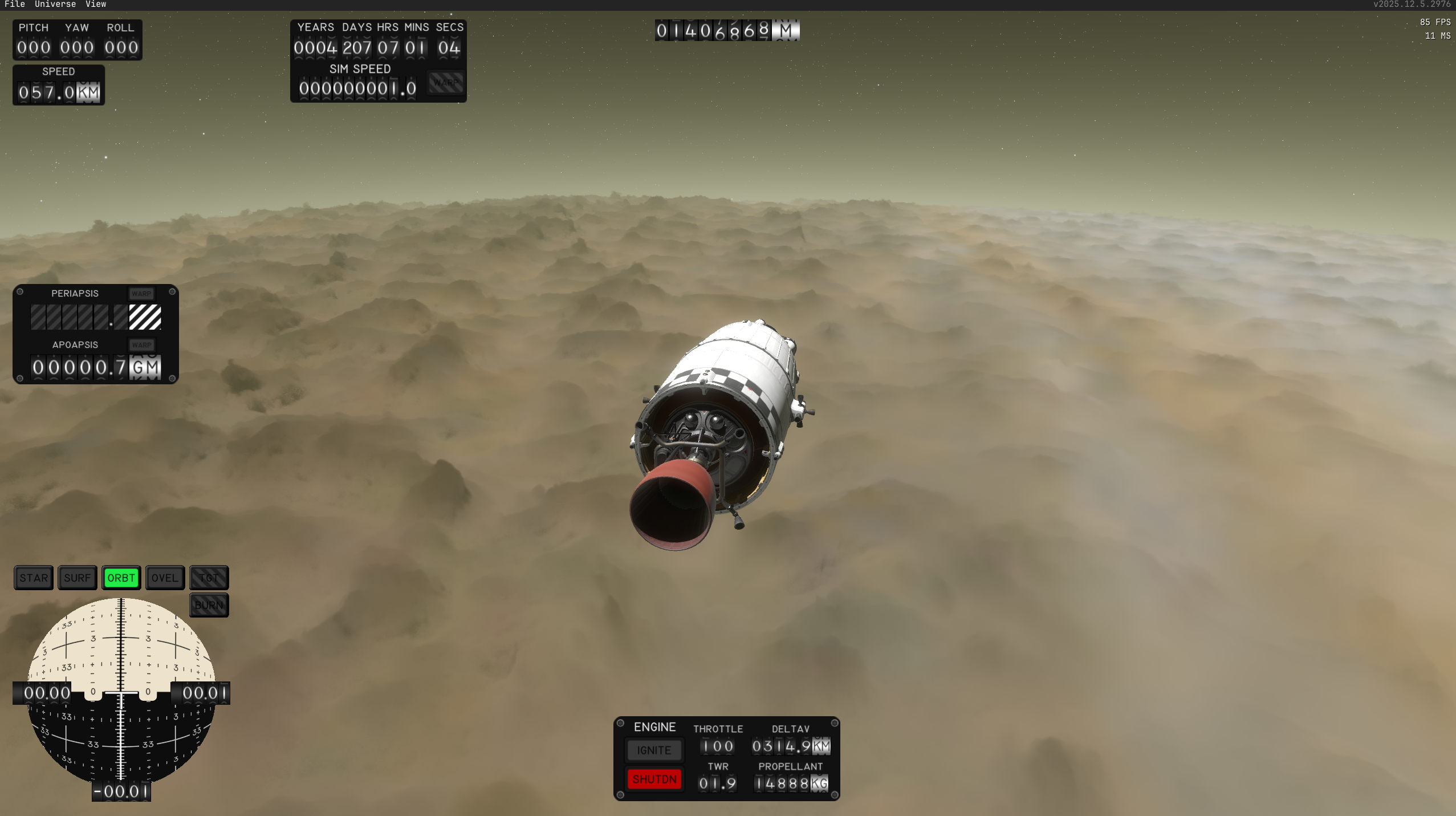Choose the TGT target mode
The image size is (1456, 816).
209,578
